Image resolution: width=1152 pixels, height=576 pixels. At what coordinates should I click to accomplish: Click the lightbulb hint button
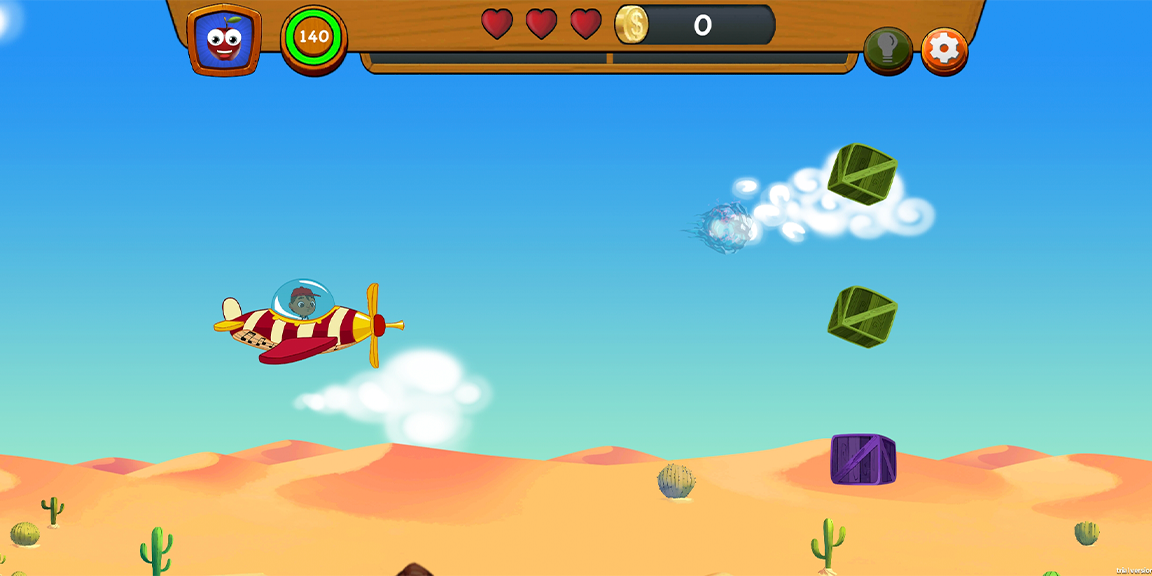[887, 48]
